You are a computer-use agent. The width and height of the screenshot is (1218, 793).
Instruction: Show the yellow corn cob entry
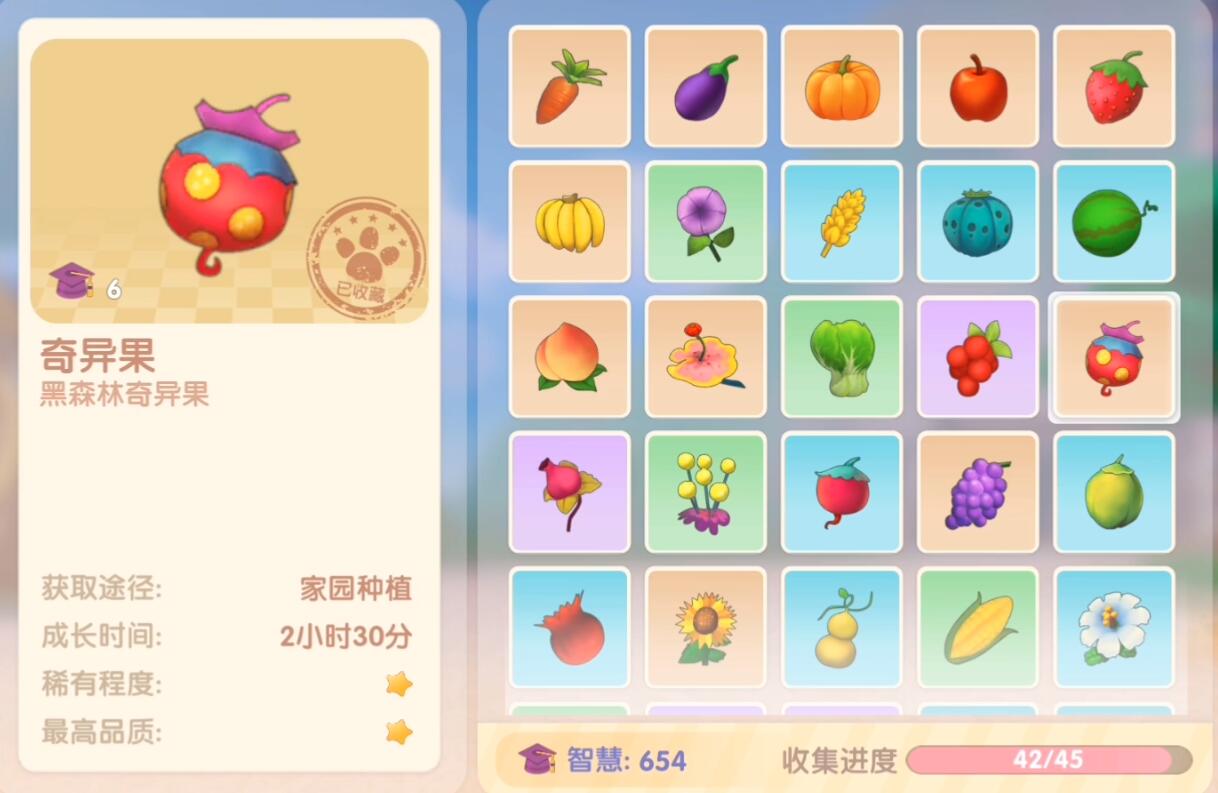pos(977,627)
